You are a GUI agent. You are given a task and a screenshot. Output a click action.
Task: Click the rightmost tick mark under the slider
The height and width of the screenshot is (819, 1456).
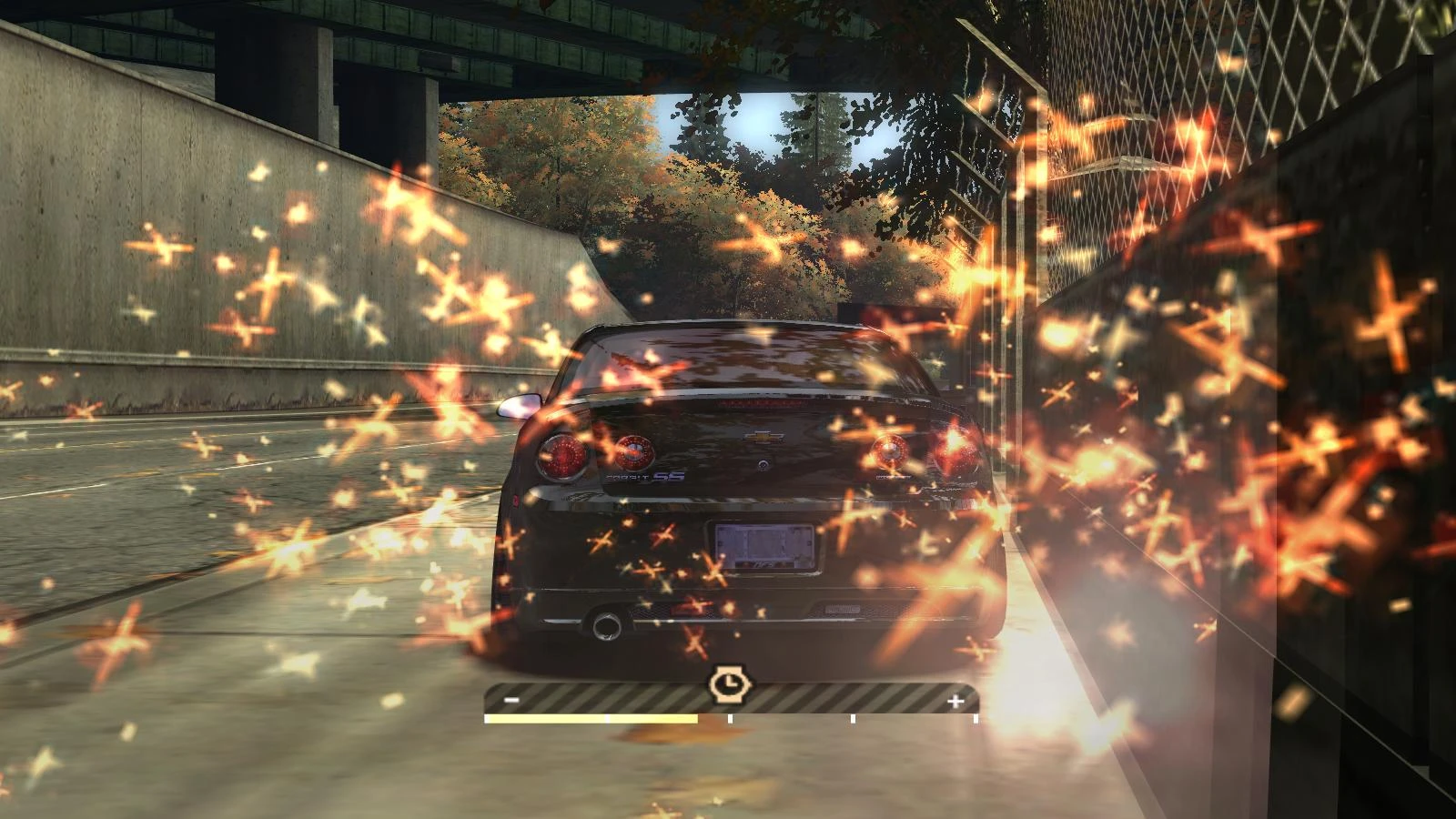[x=976, y=719]
